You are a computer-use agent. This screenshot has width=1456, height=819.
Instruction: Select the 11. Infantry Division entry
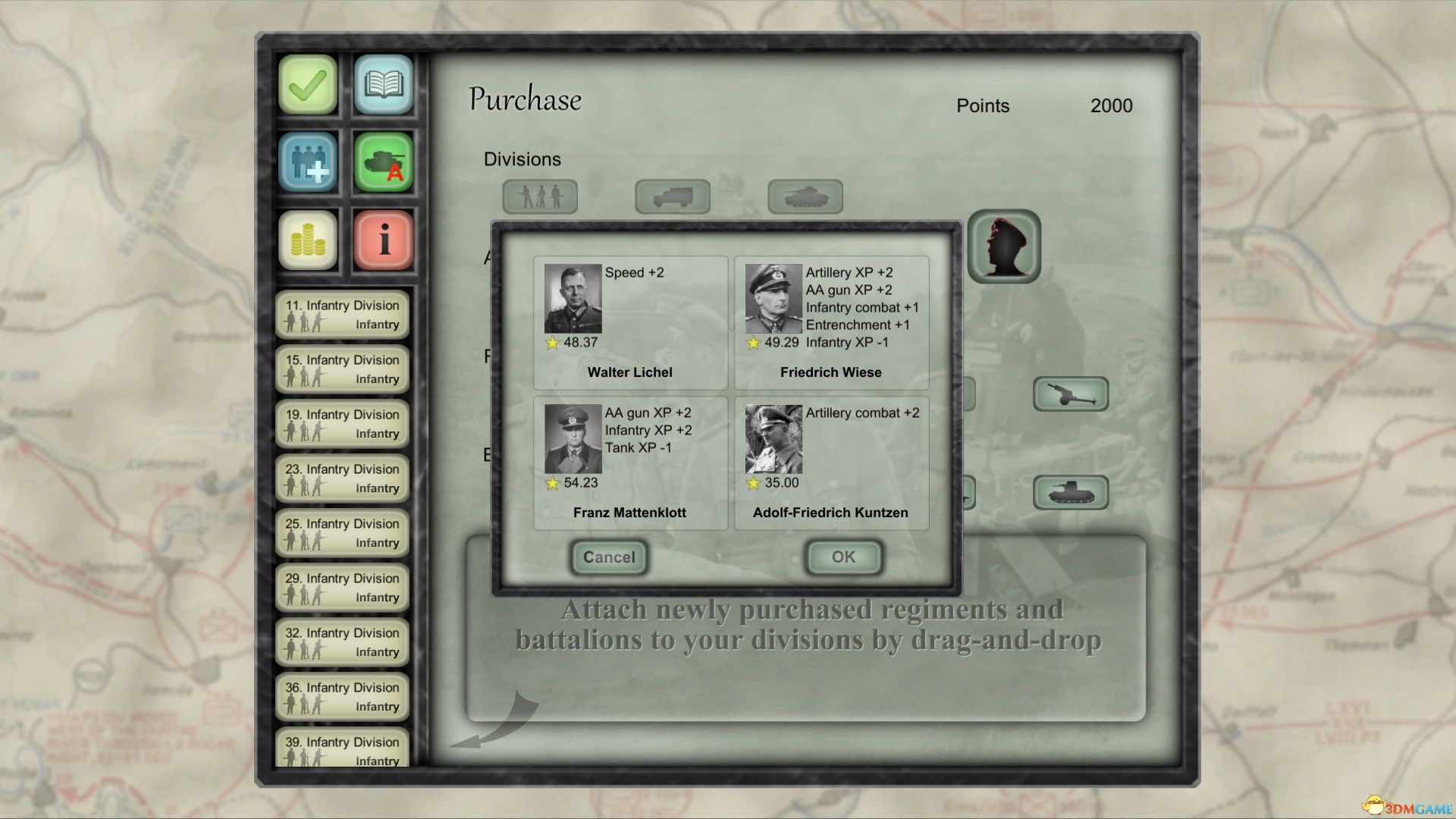342,313
